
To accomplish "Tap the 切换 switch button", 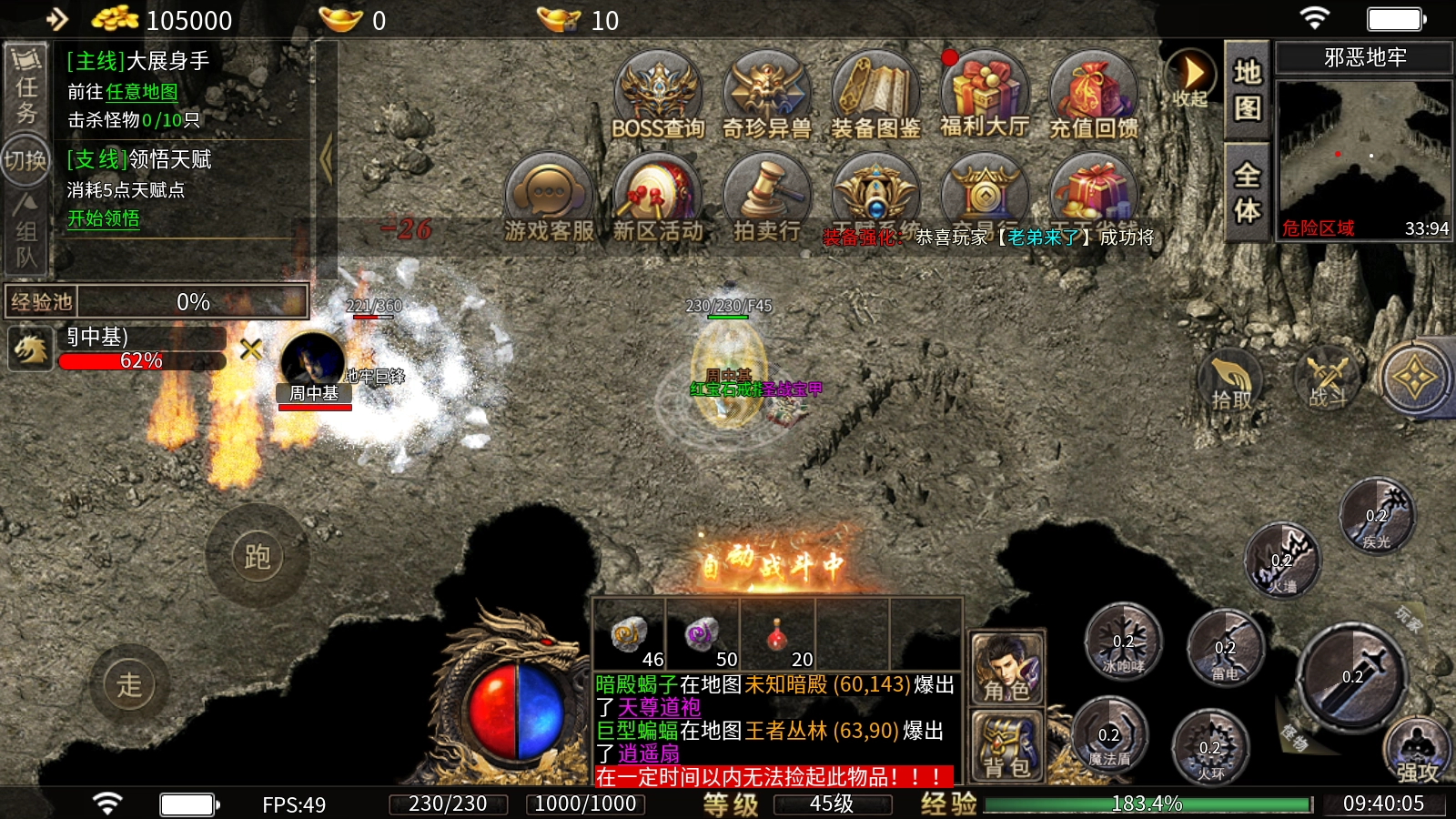I will 25,161.
